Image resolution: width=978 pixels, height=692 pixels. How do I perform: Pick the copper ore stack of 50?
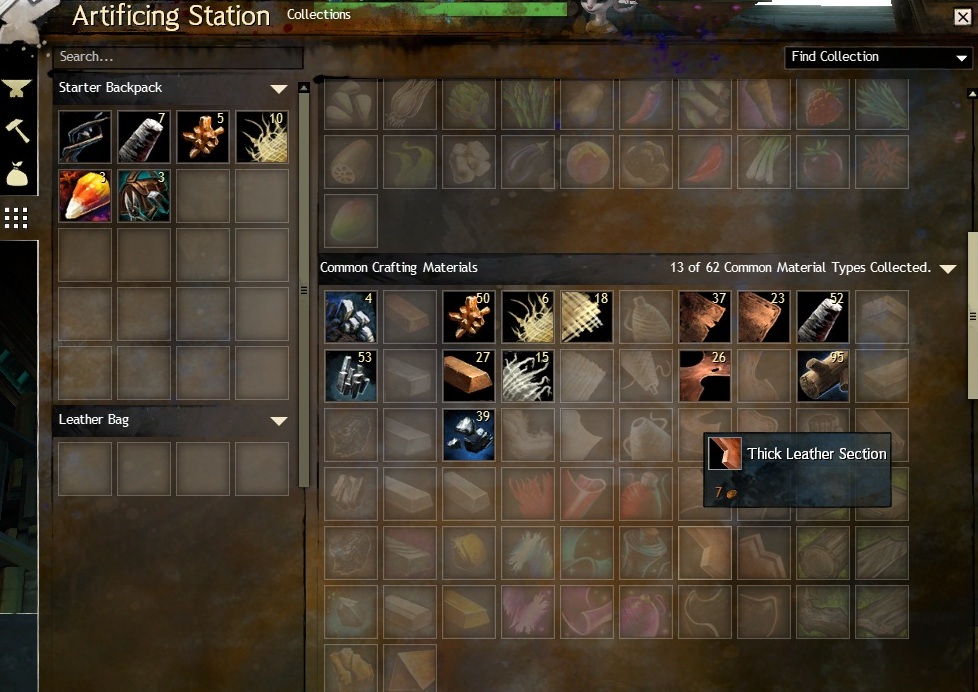469,316
